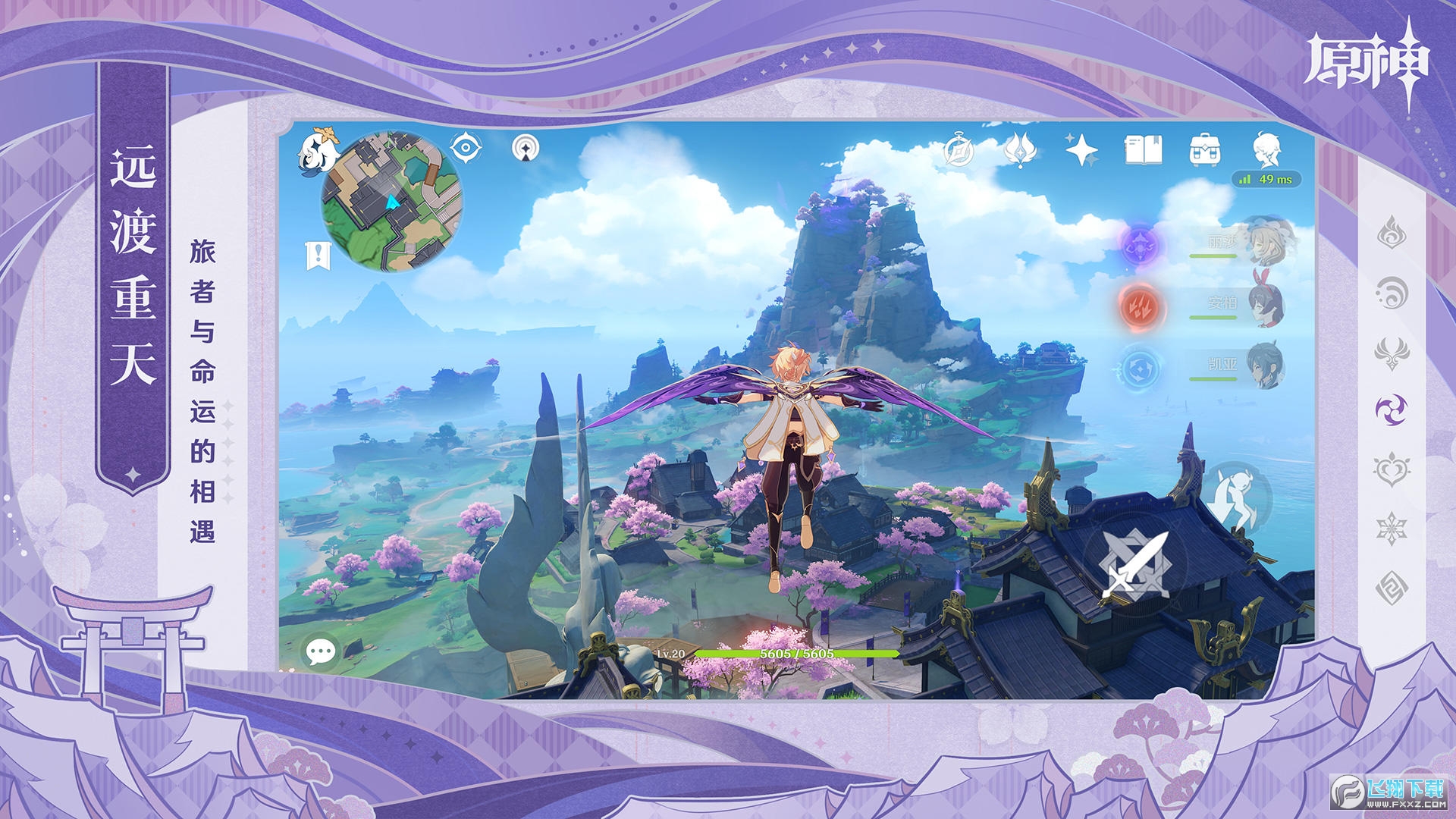Open the Battle Pass wings icon
This screenshot has height=819, width=1456.
1019,149
